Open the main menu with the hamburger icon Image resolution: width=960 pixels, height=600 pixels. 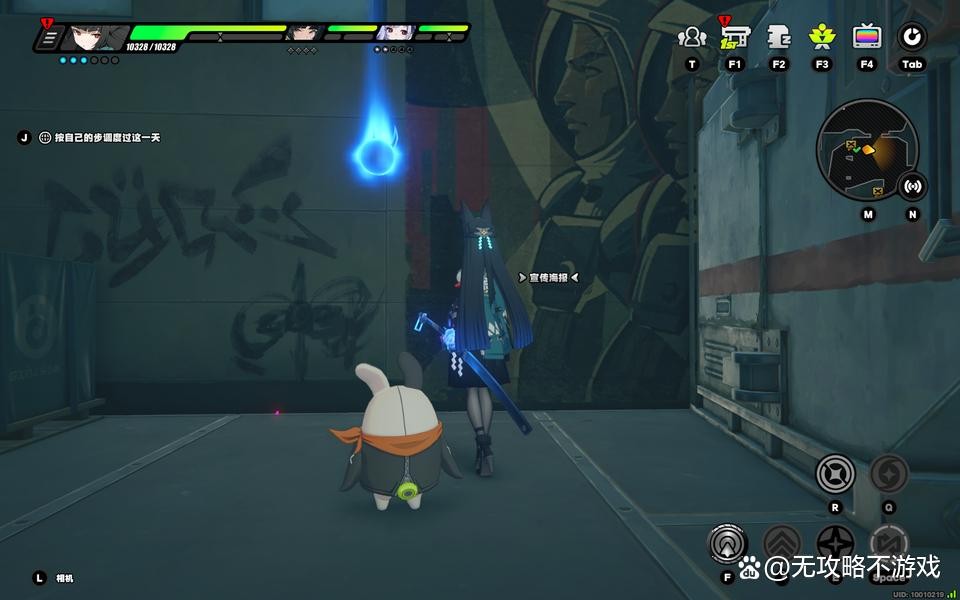click(x=47, y=39)
